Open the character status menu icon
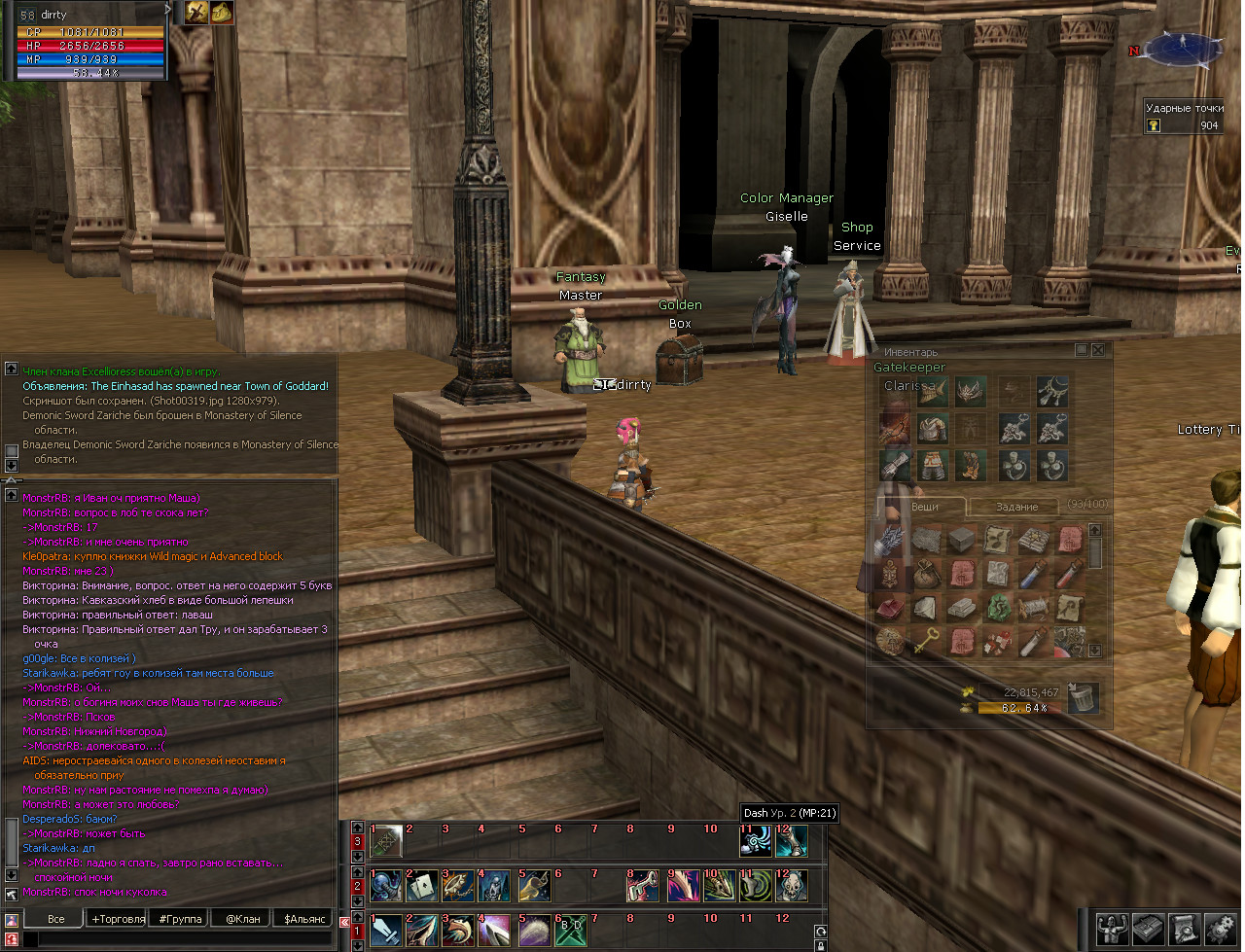Image resolution: width=1245 pixels, height=952 pixels. [x=1113, y=929]
